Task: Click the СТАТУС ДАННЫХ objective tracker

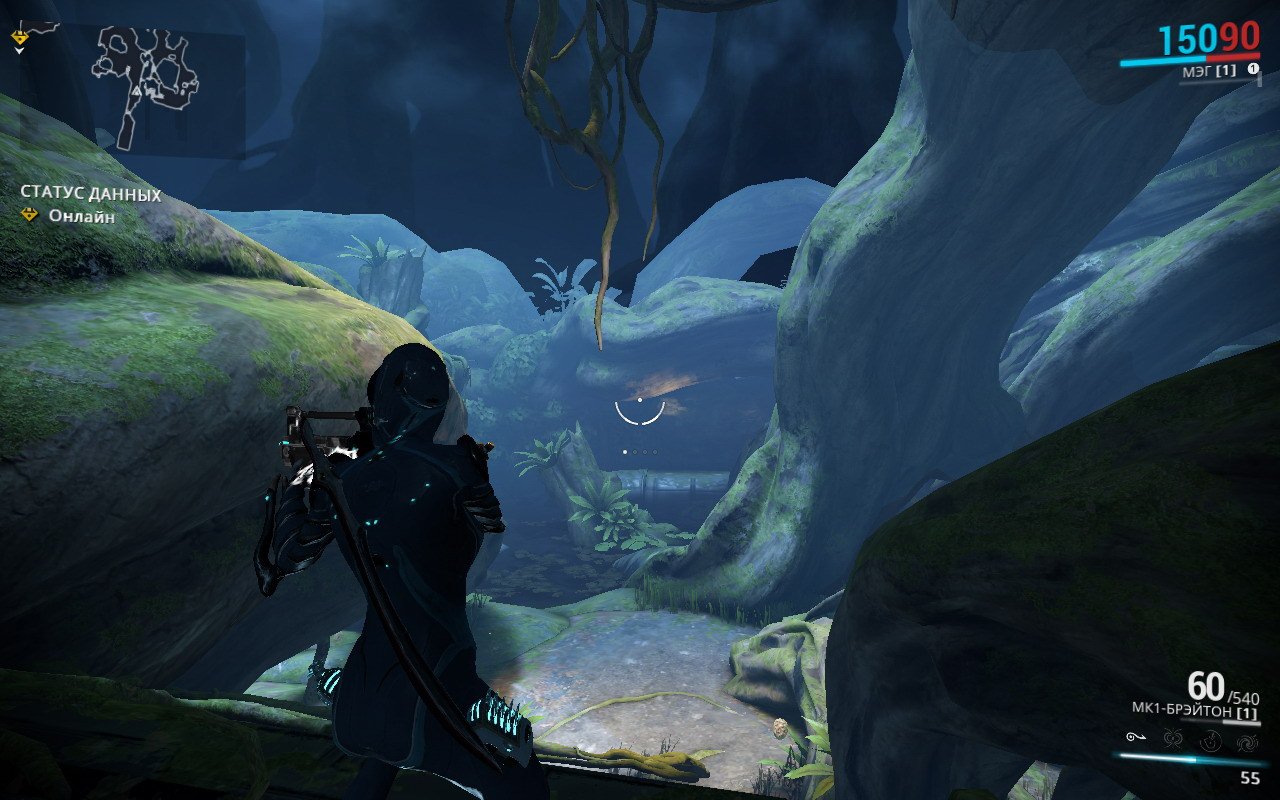Action: (x=90, y=194)
